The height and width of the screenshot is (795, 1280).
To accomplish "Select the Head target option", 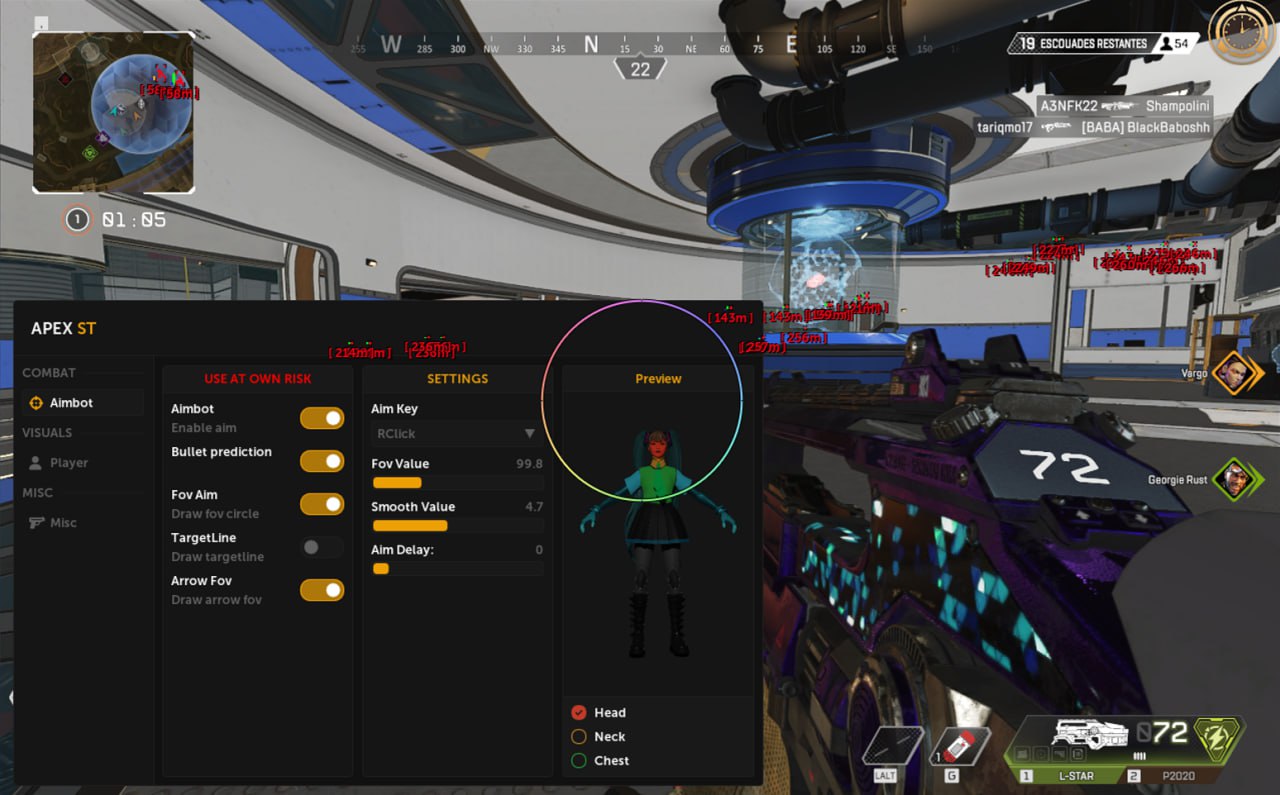I will click(579, 713).
